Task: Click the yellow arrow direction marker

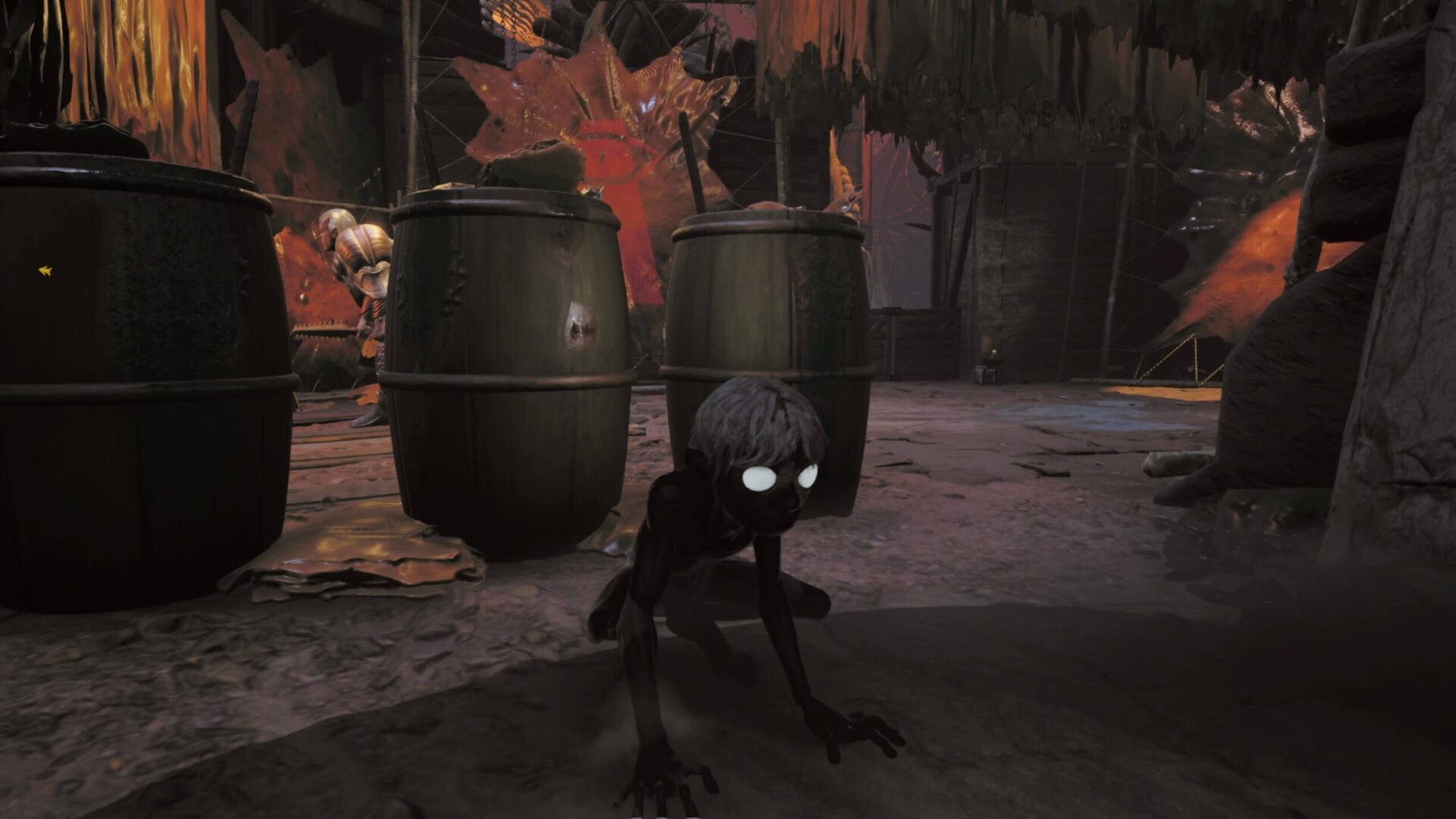Action: (x=45, y=271)
